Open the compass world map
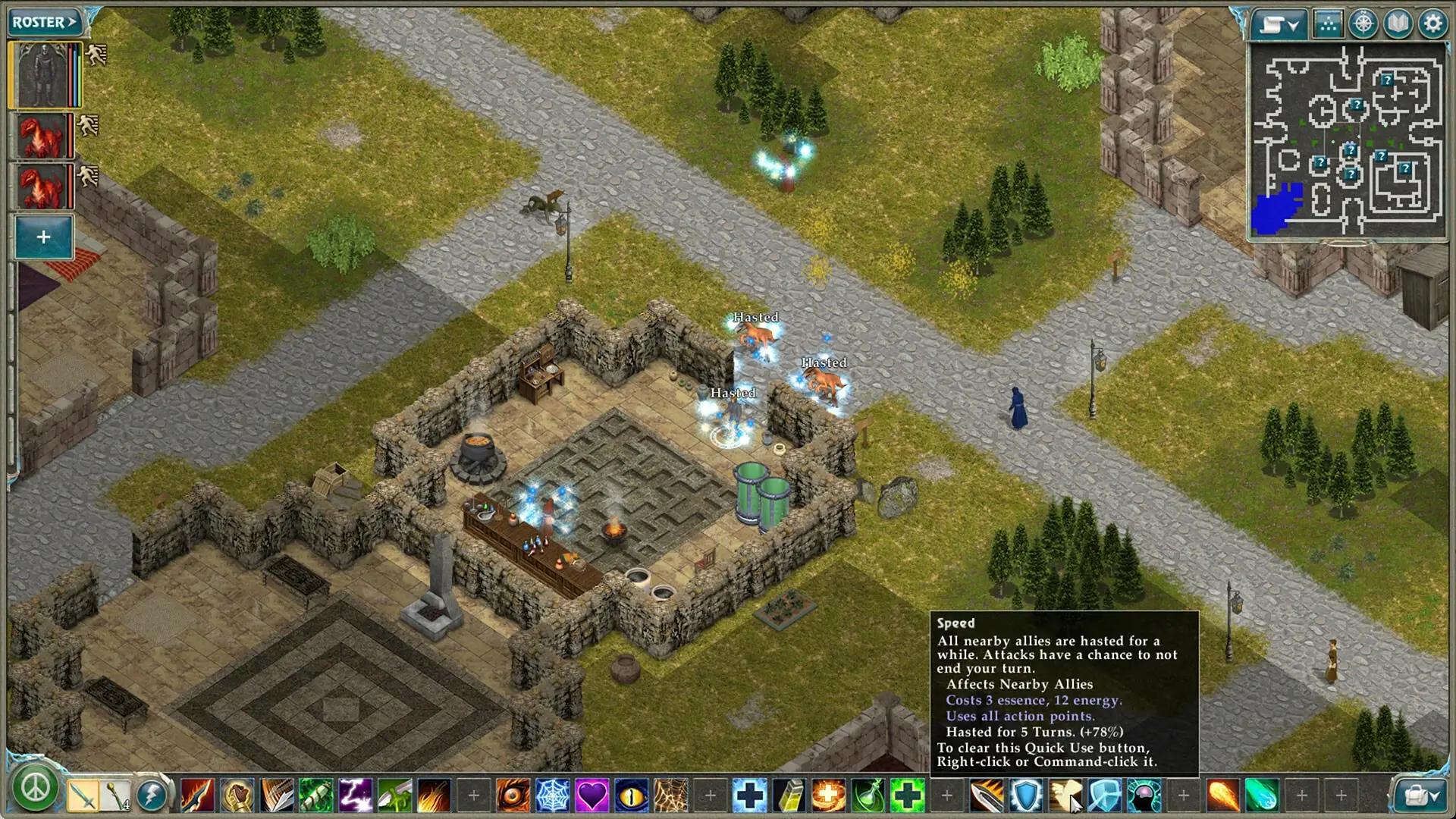The image size is (1456, 819). pos(1363,24)
